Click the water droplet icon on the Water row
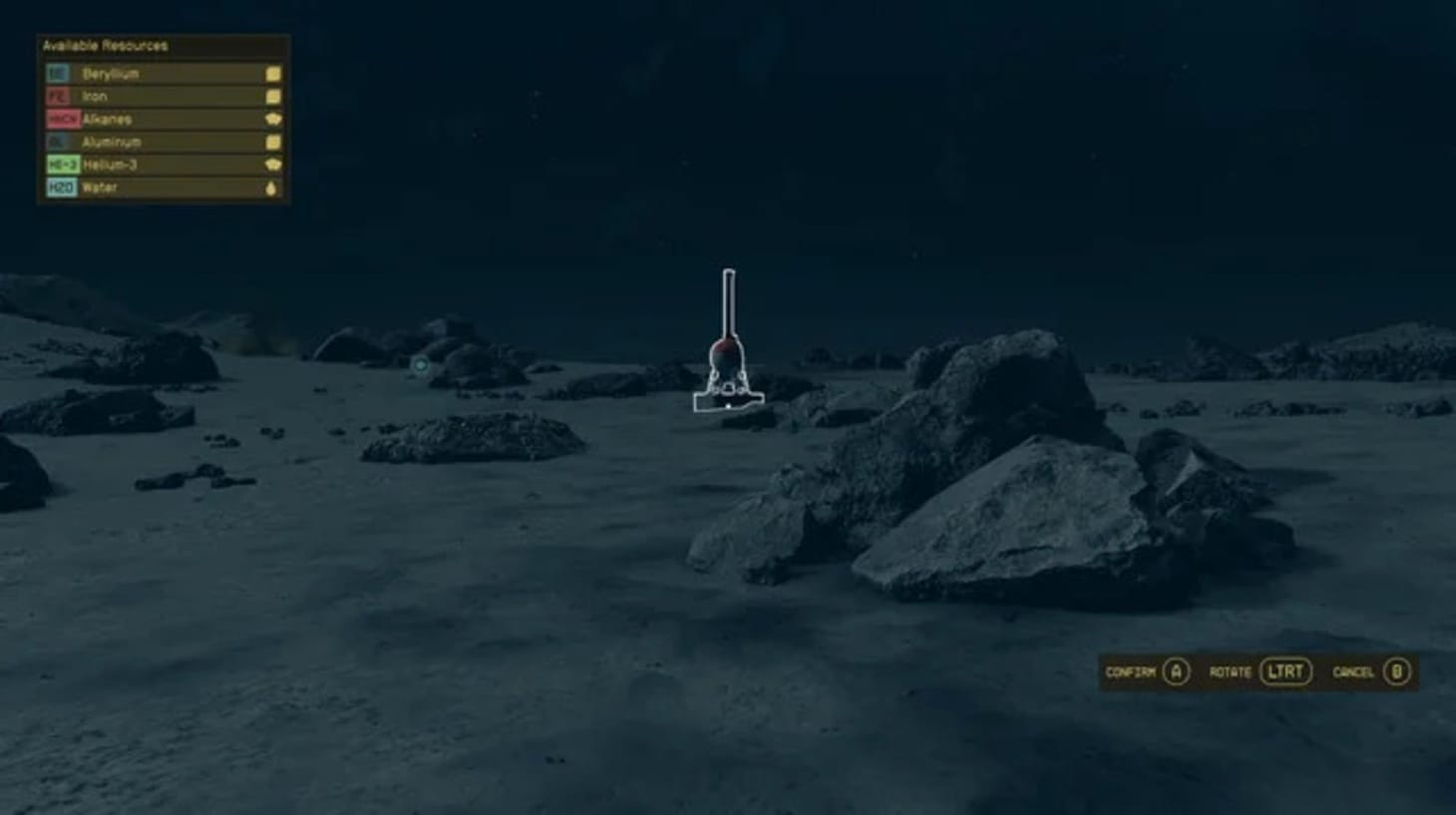 click(271, 187)
